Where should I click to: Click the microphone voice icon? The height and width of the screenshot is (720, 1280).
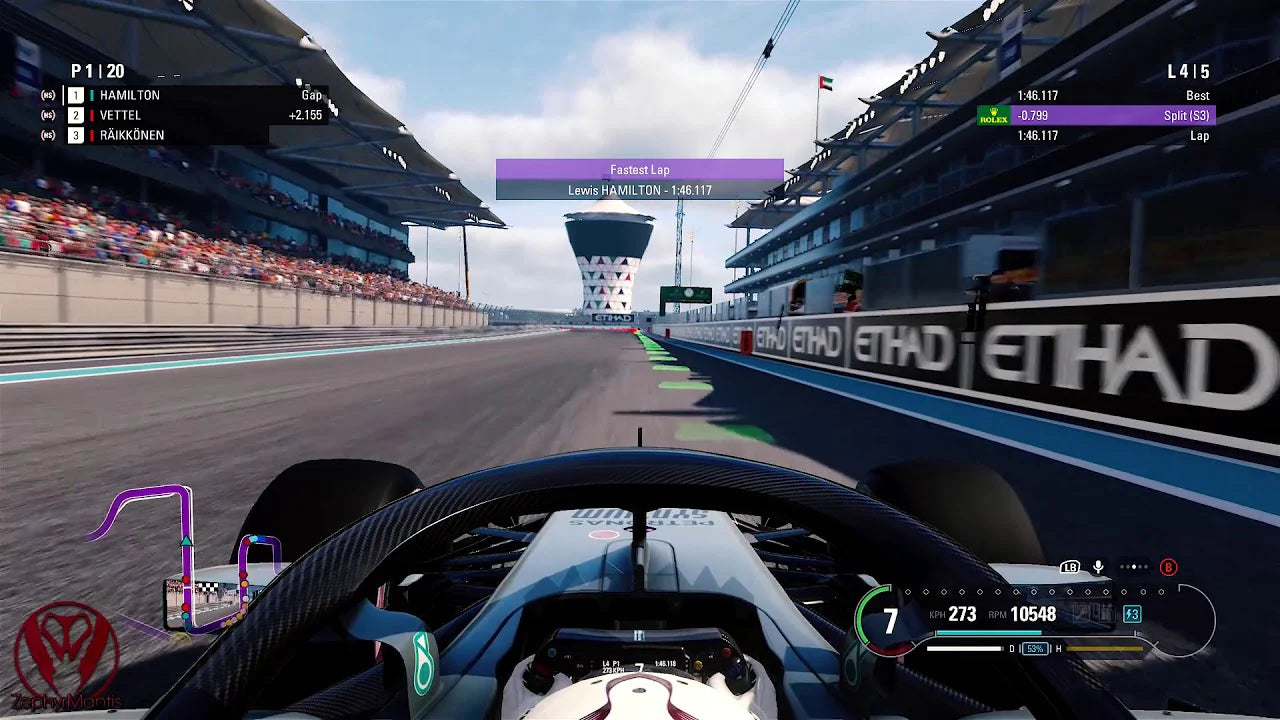(x=1098, y=567)
